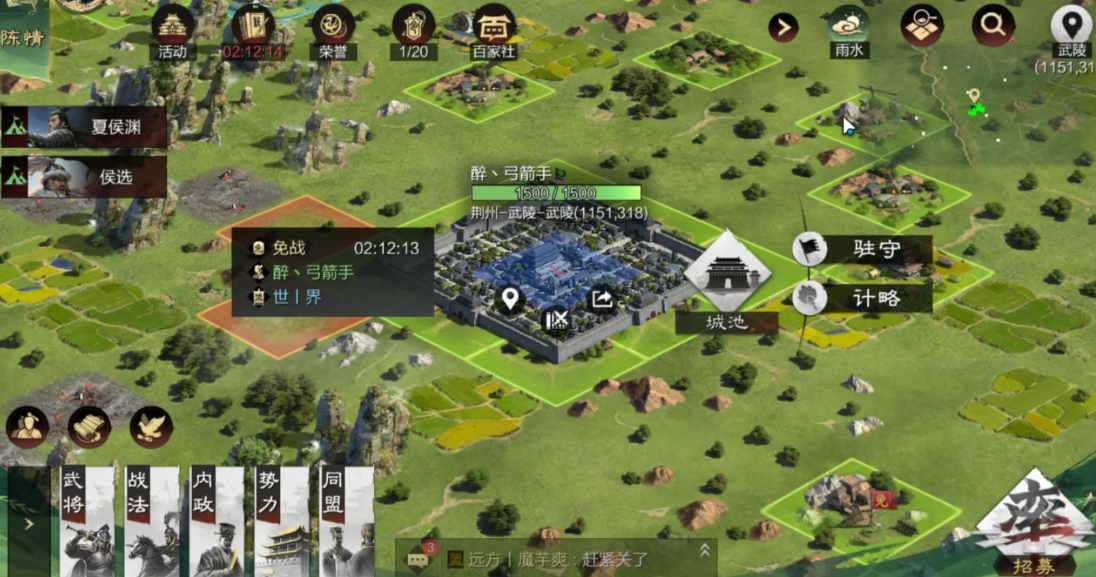Click the 1/20 counter icon
The image size is (1096, 577).
tap(413, 28)
